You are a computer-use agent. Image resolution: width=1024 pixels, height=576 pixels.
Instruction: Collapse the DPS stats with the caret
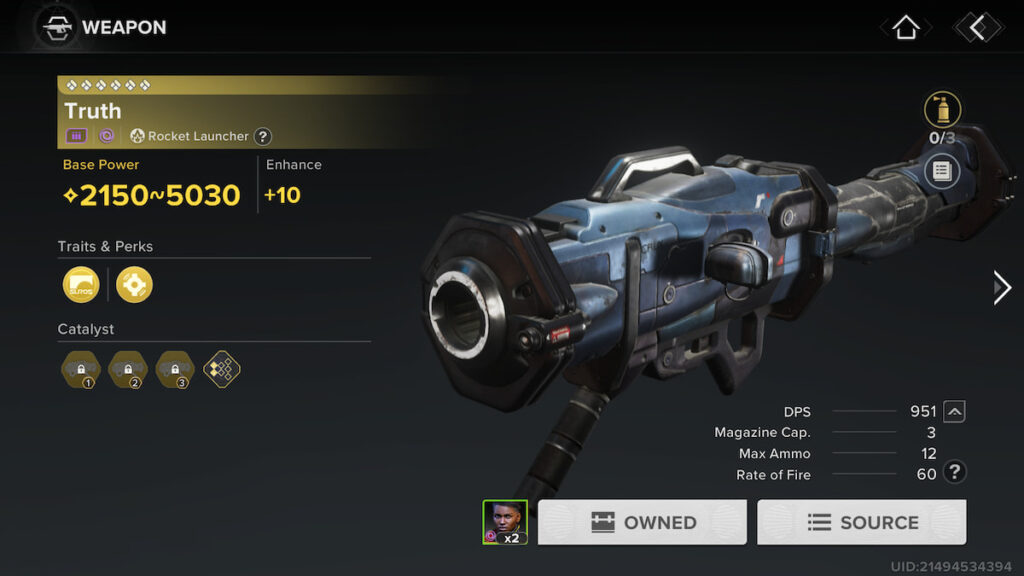[954, 411]
